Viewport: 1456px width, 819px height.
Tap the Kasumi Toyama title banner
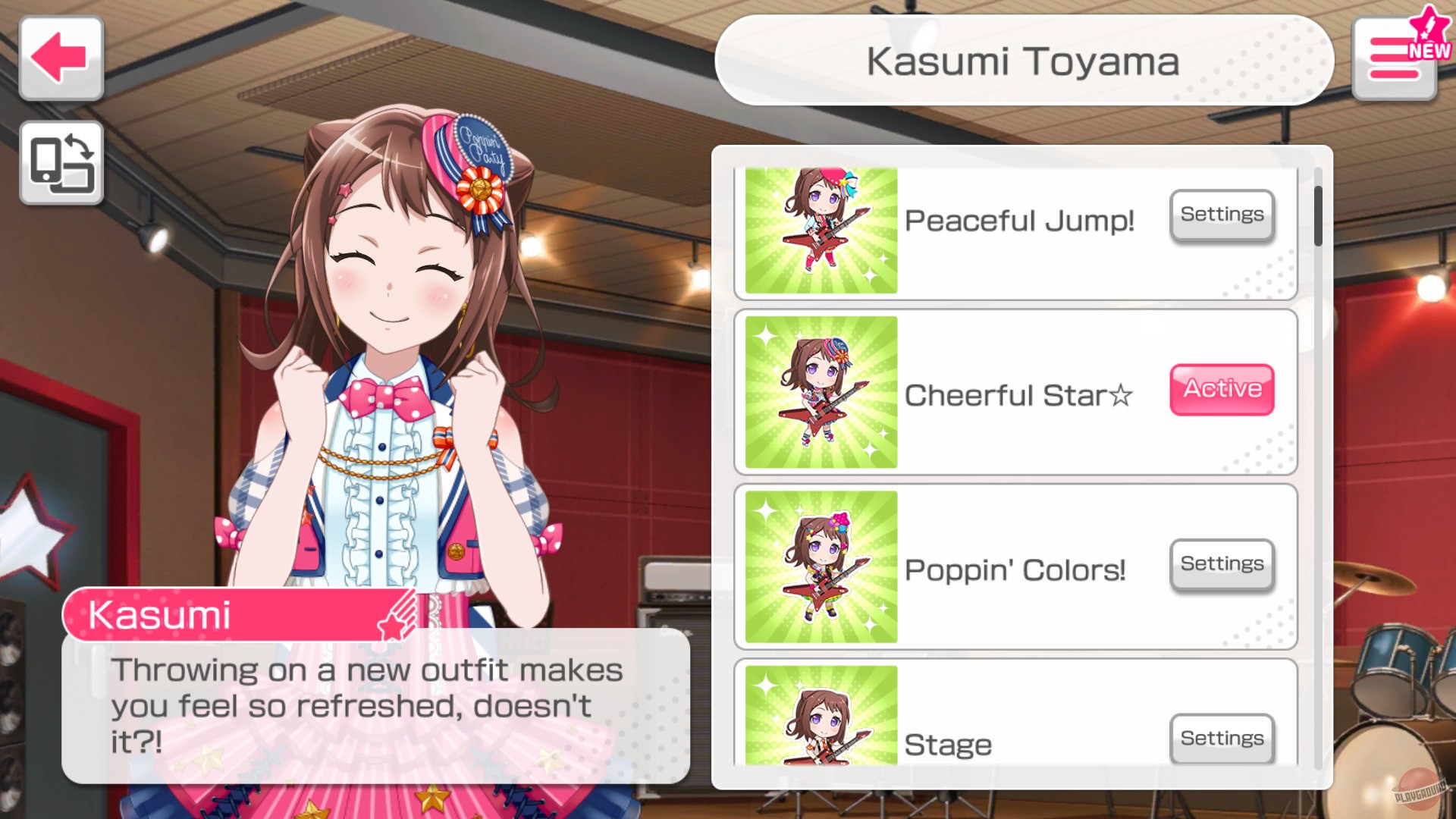coord(1024,61)
